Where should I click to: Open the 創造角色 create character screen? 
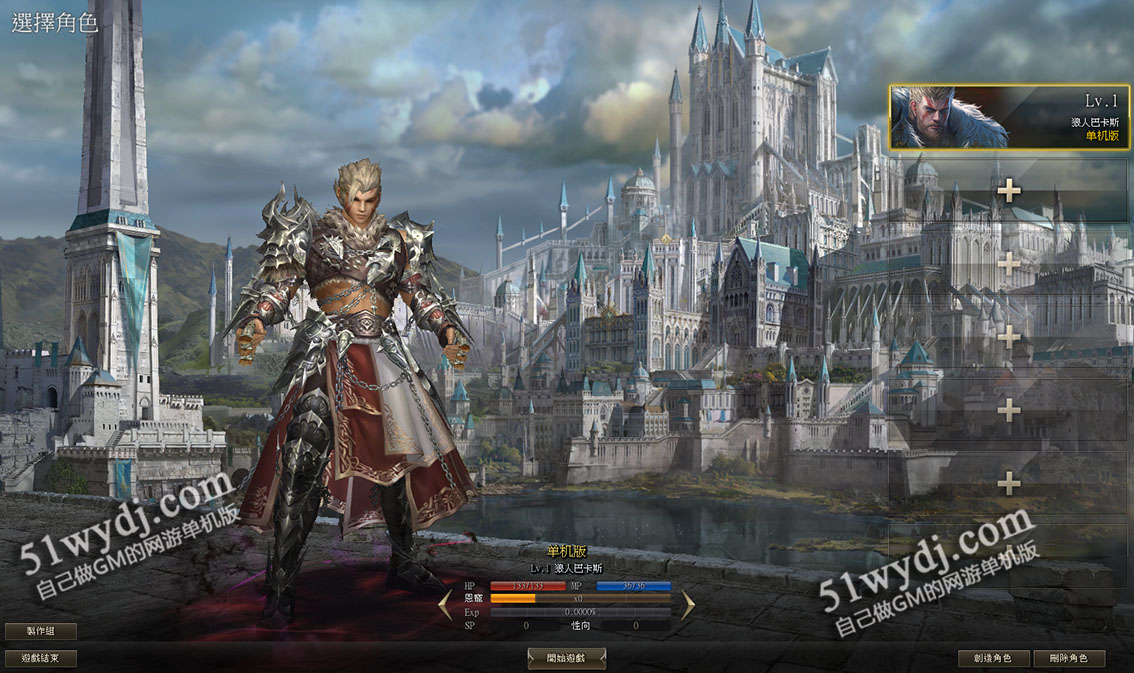(x=993, y=658)
